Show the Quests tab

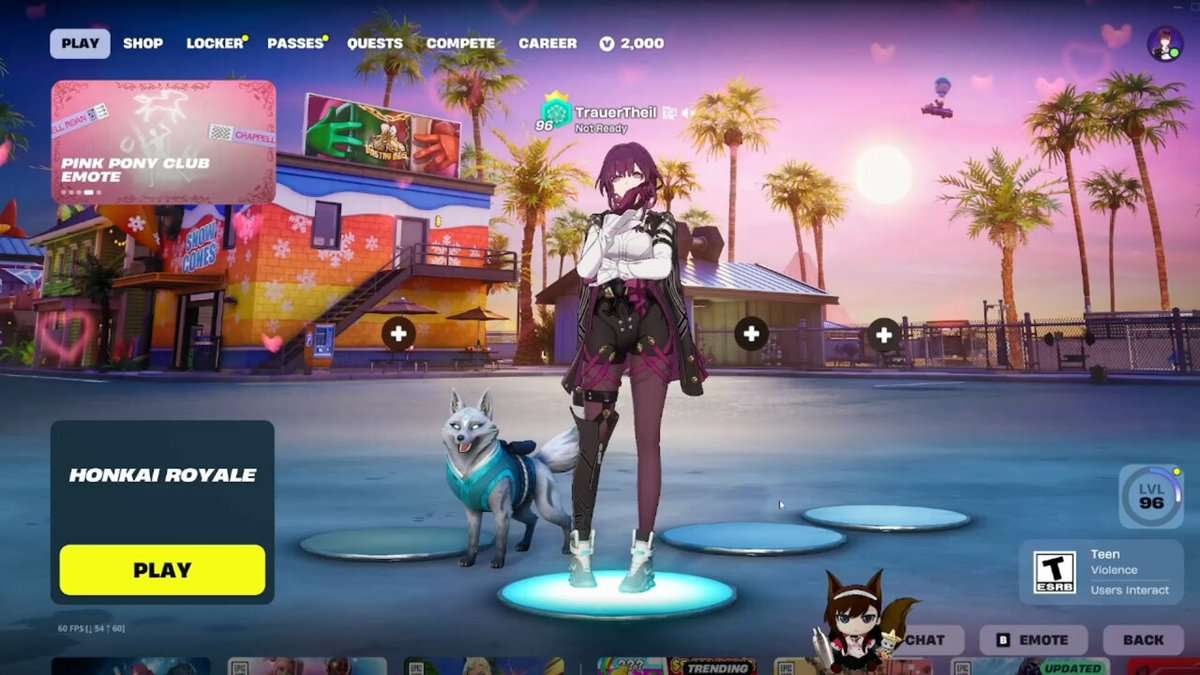pos(375,43)
